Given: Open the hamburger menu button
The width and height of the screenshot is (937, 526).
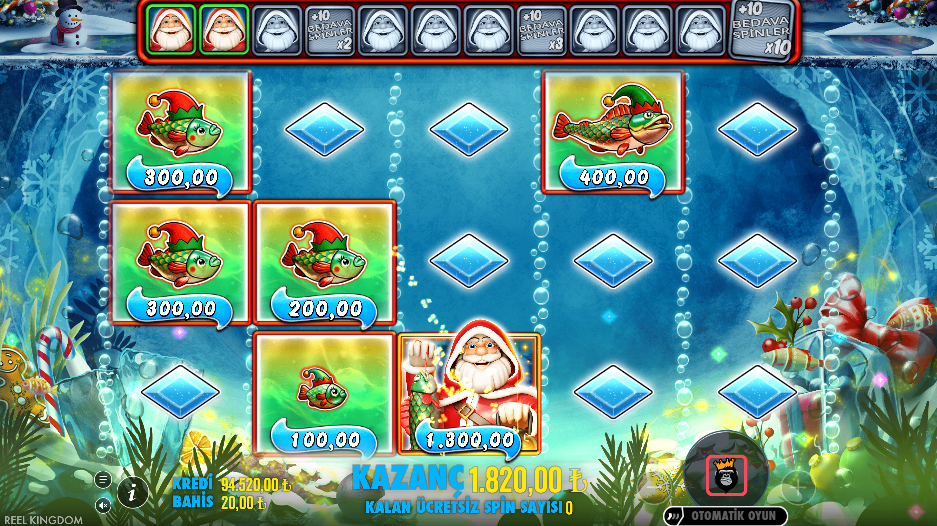Looking at the screenshot, I should pos(103,479).
